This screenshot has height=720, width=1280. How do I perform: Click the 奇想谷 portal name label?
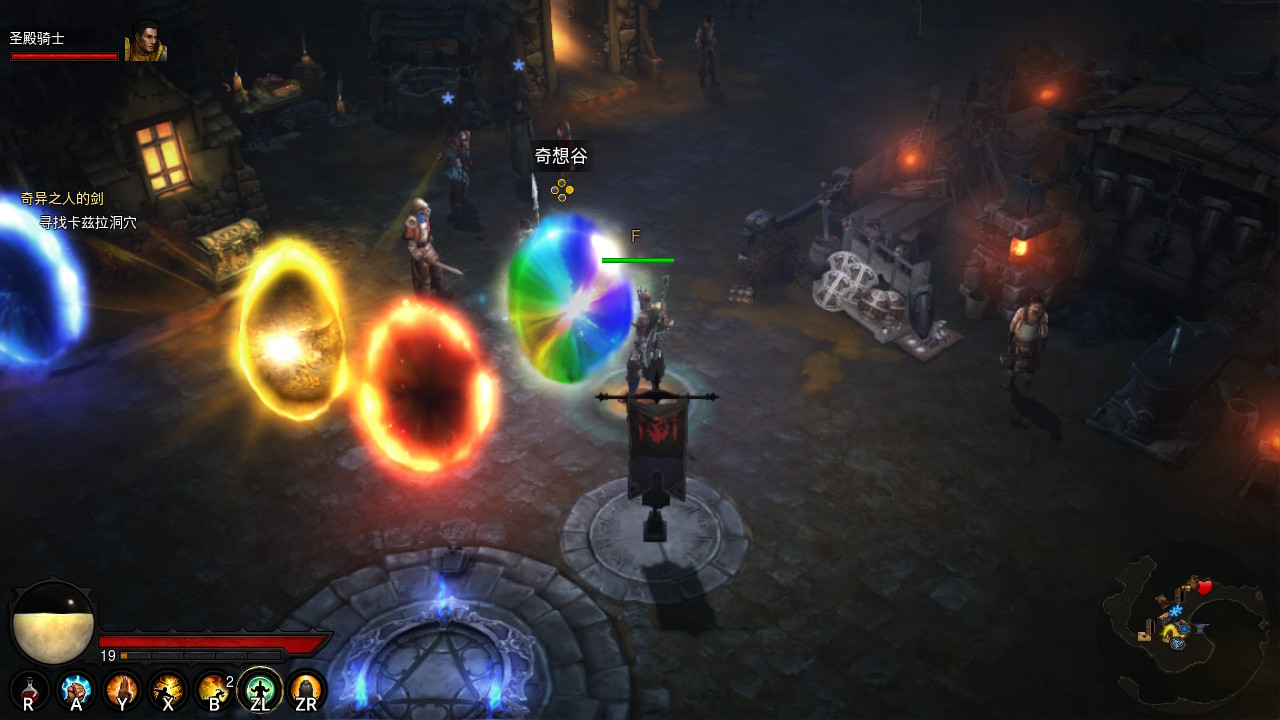(561, 156)
